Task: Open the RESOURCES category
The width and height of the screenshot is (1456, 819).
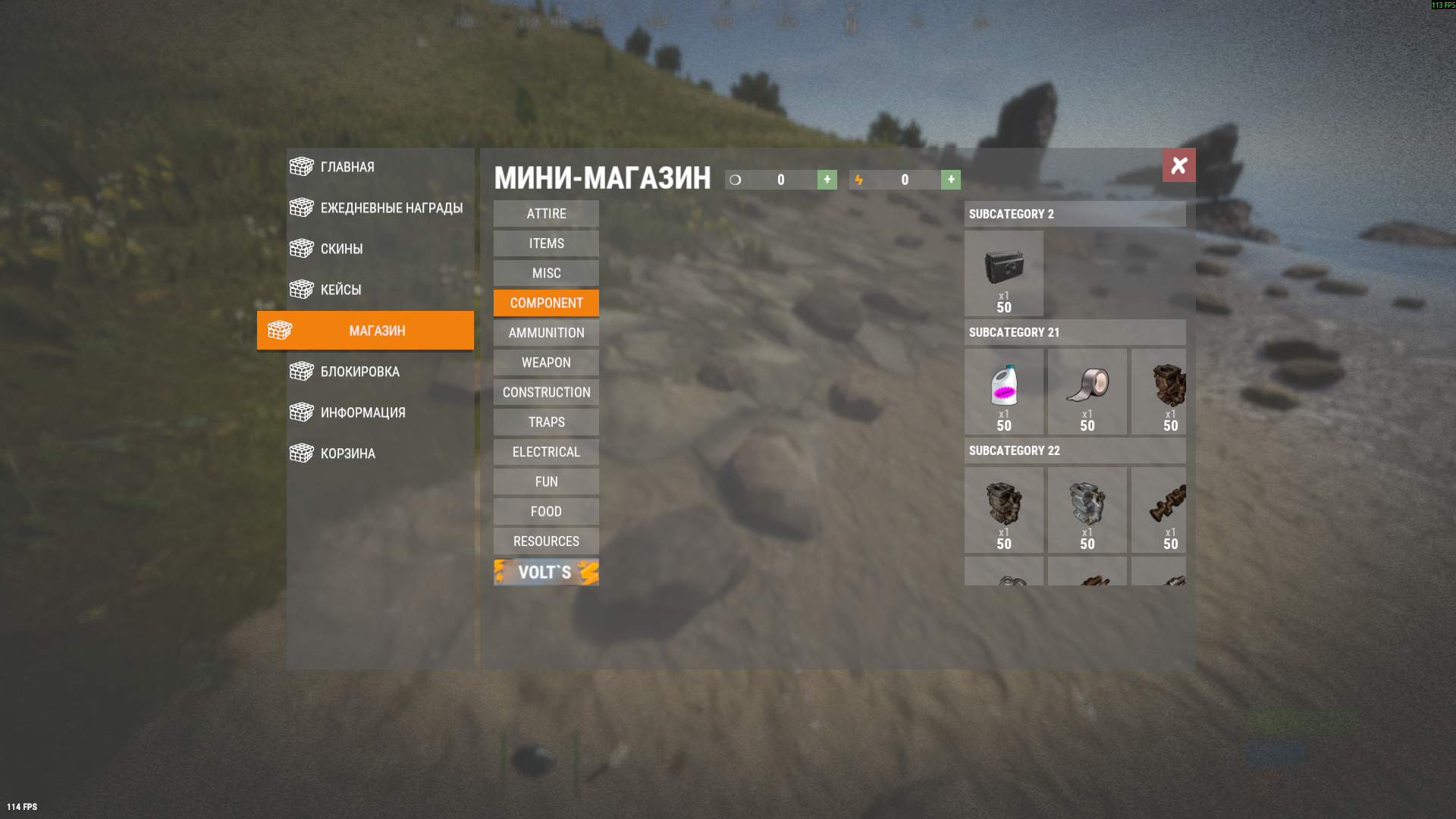Action: click(x=546, y=541)
